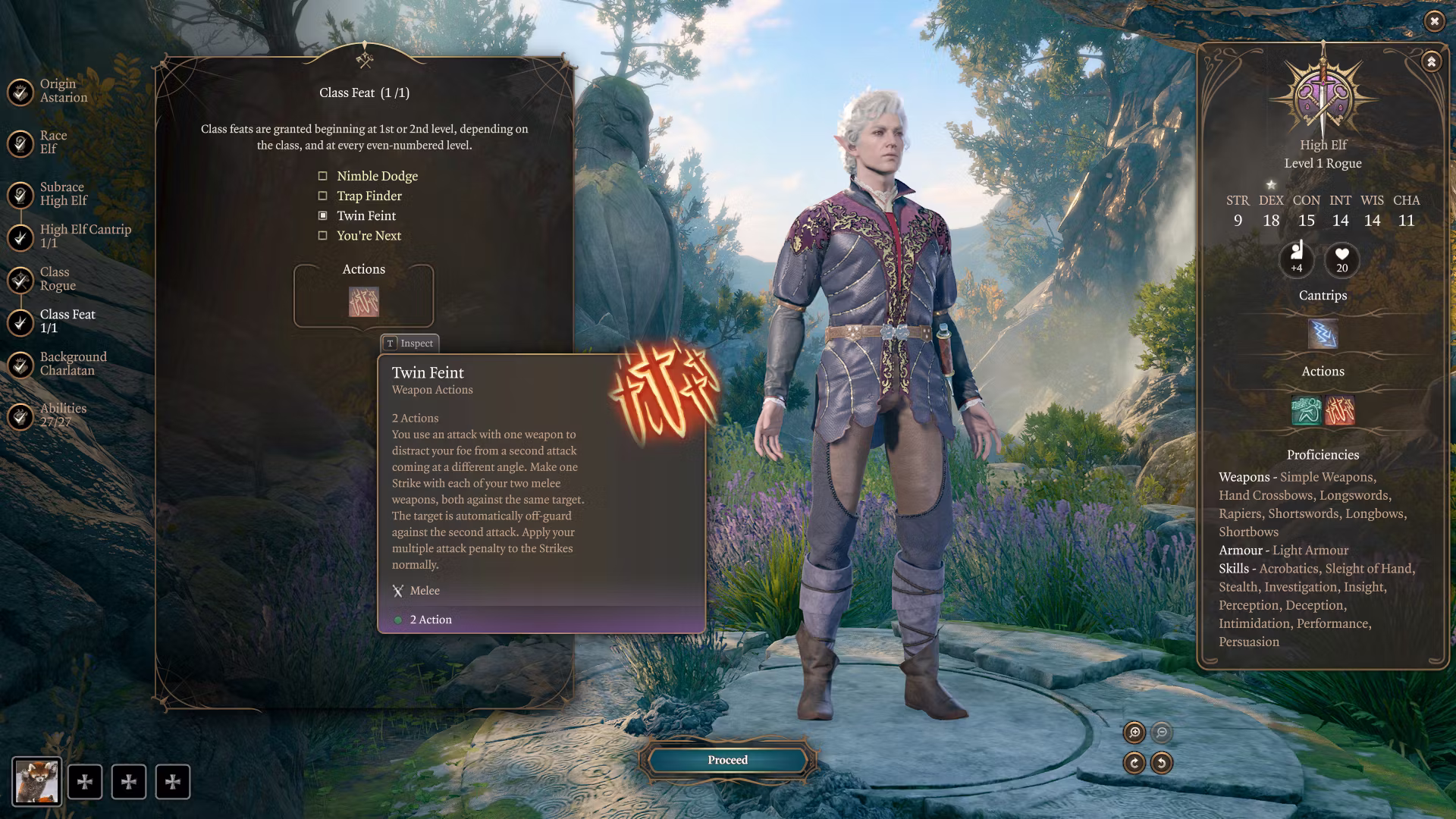Viewport: 1456px width, 819px height.
Task: Inspect the cantrip icon in summary panel
Action: click(1323, 334)
